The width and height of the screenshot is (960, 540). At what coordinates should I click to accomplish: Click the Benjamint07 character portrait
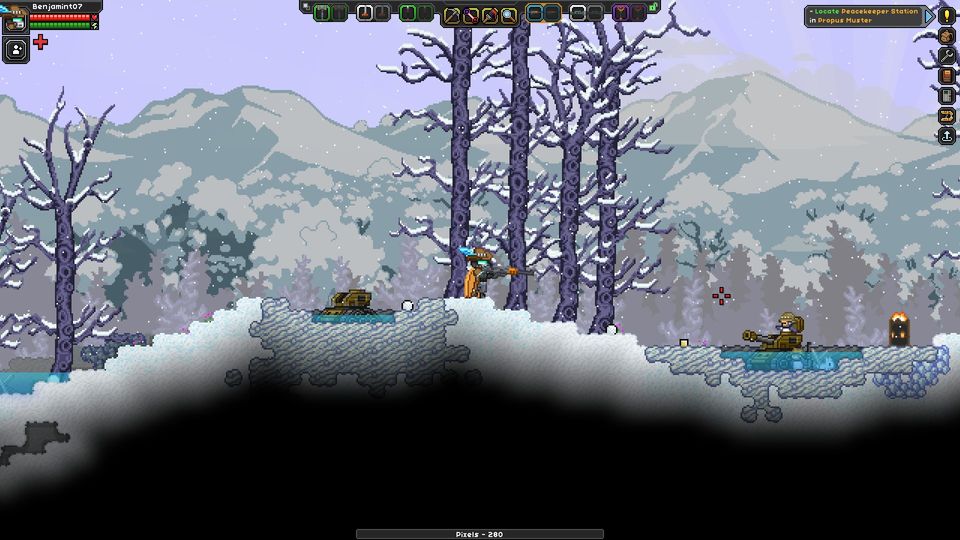[x=15, y=18]
